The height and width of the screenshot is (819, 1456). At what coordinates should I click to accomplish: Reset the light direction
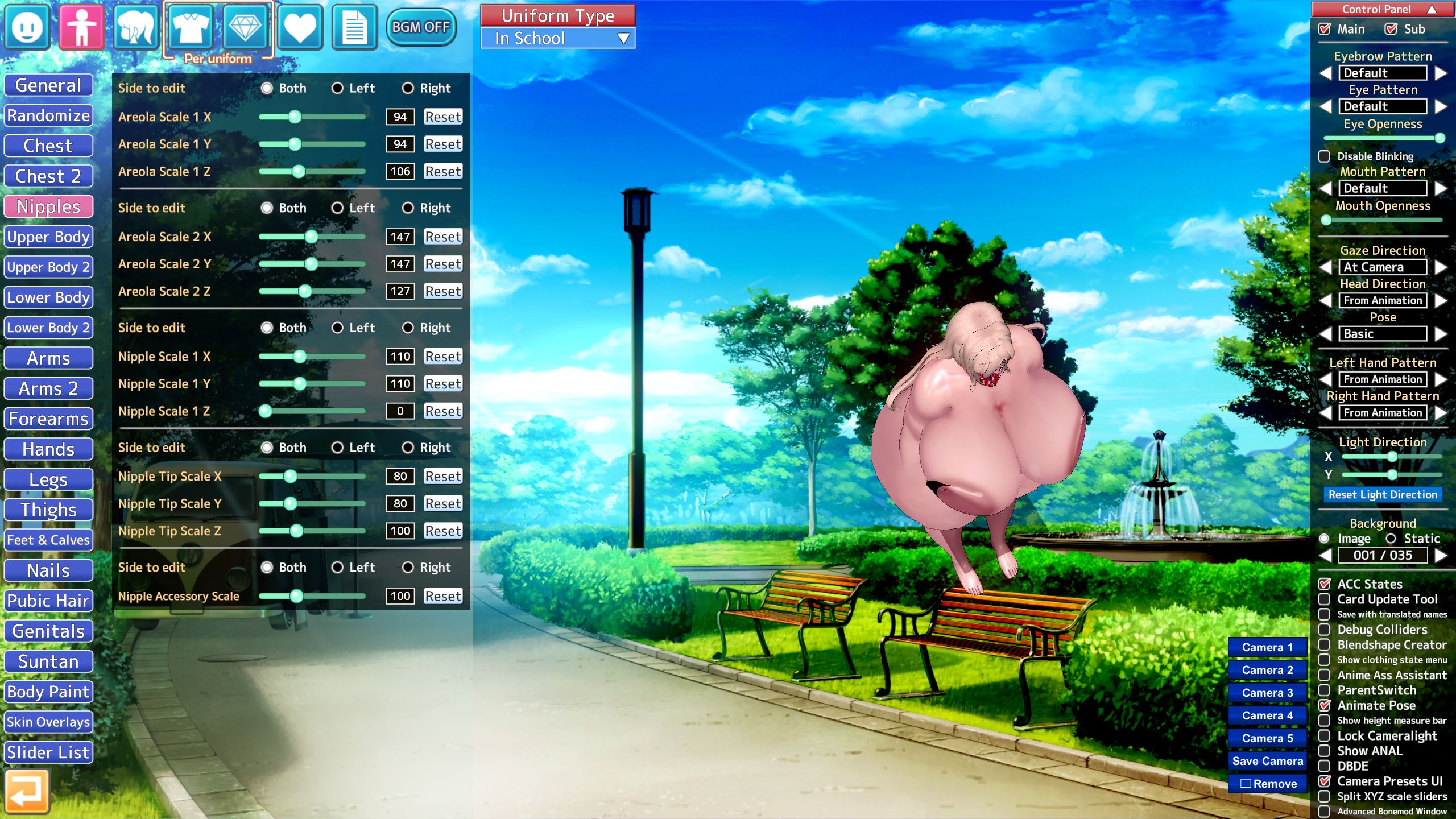tap(1383, 495)
